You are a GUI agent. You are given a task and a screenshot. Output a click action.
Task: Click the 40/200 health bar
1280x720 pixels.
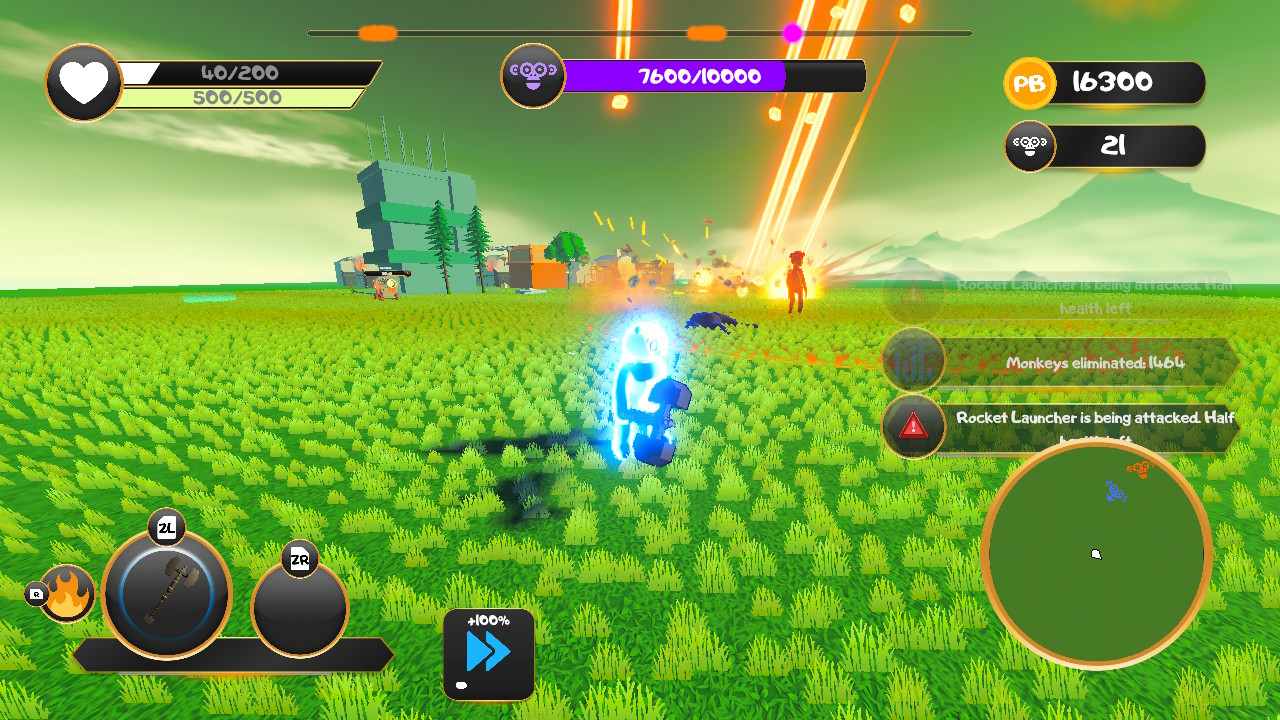[240, 73]
